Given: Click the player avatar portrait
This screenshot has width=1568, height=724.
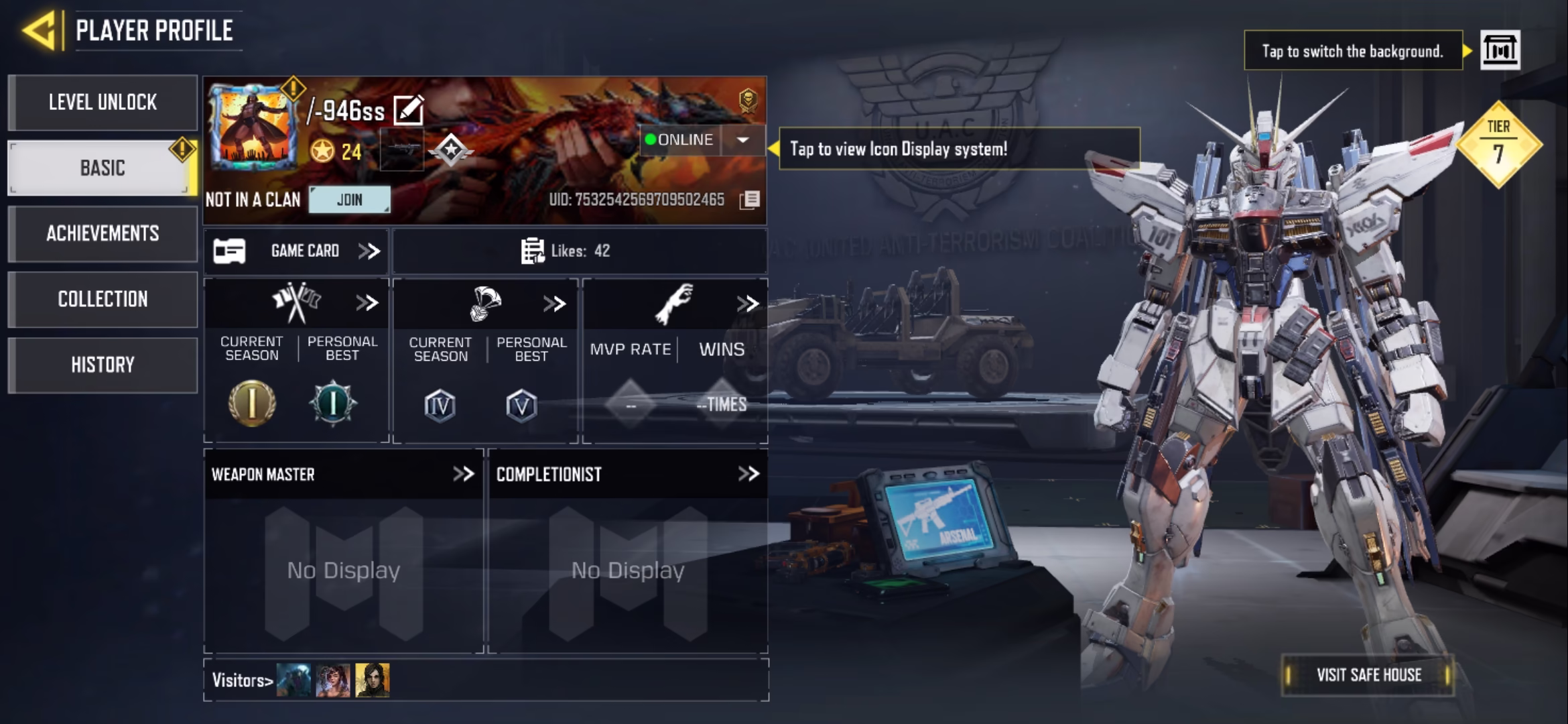Looking at the screenshot, I should (253, 127).
